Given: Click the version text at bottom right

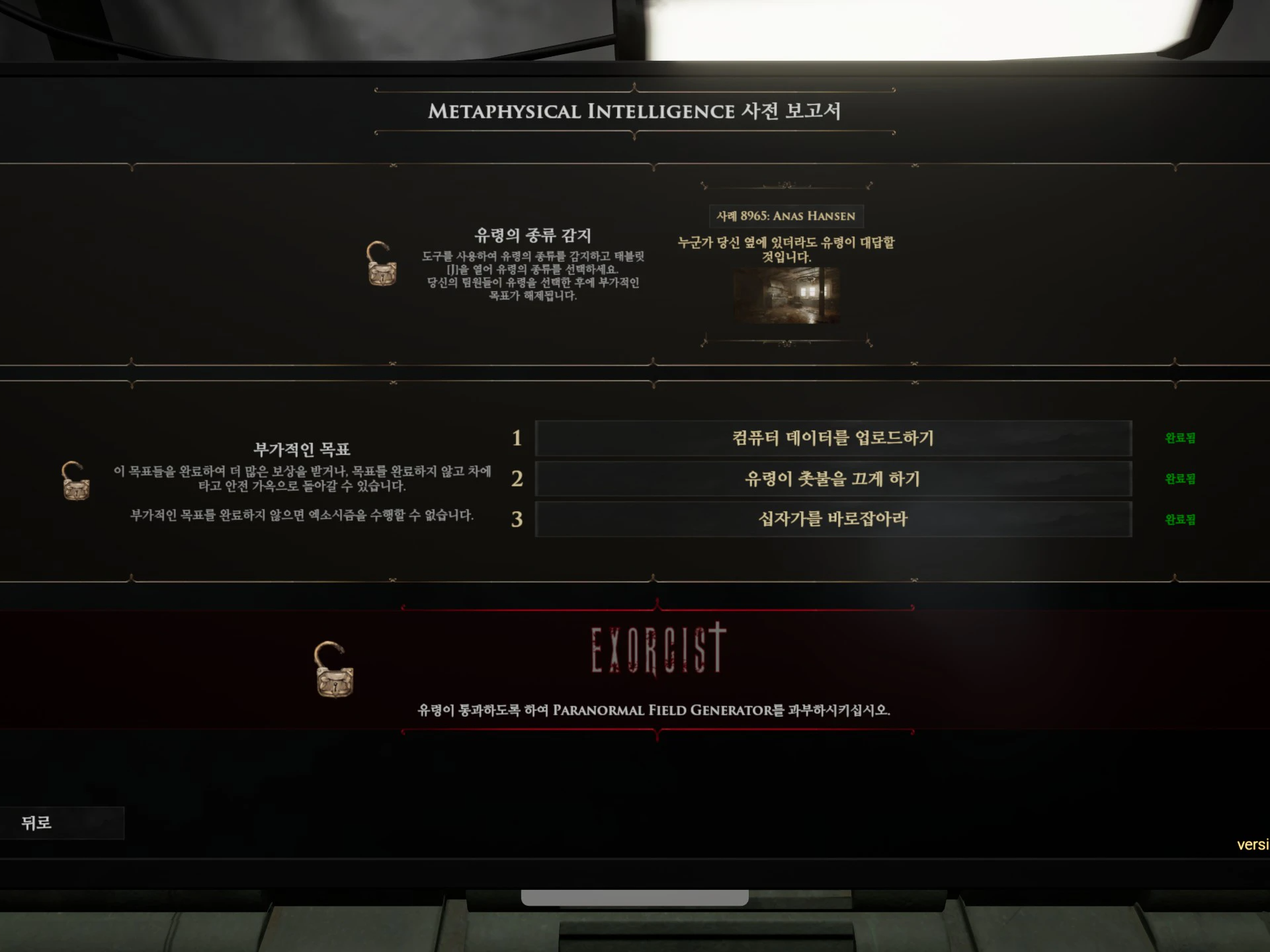Looking at the screenshot, I should 1252,843.
